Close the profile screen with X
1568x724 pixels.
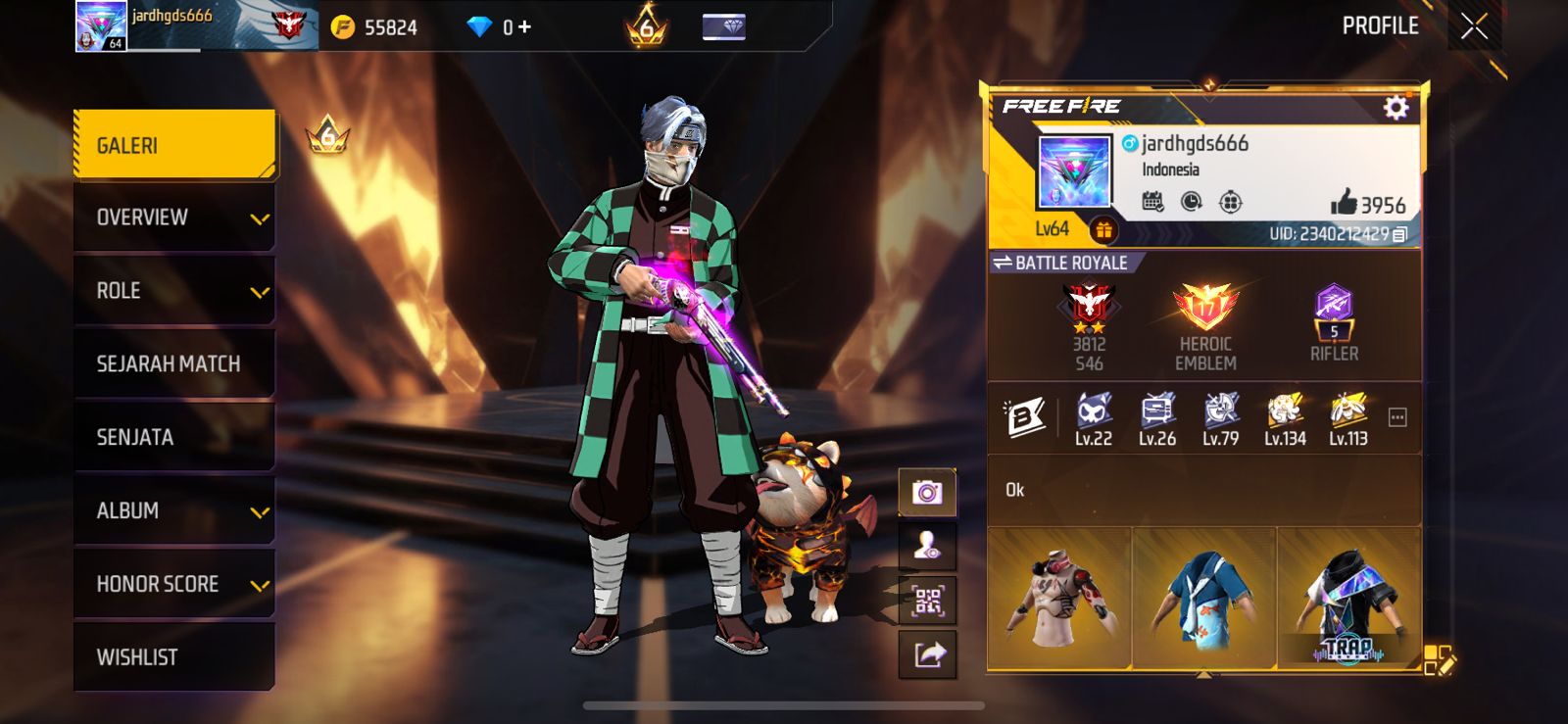(x=1474, y=26)
